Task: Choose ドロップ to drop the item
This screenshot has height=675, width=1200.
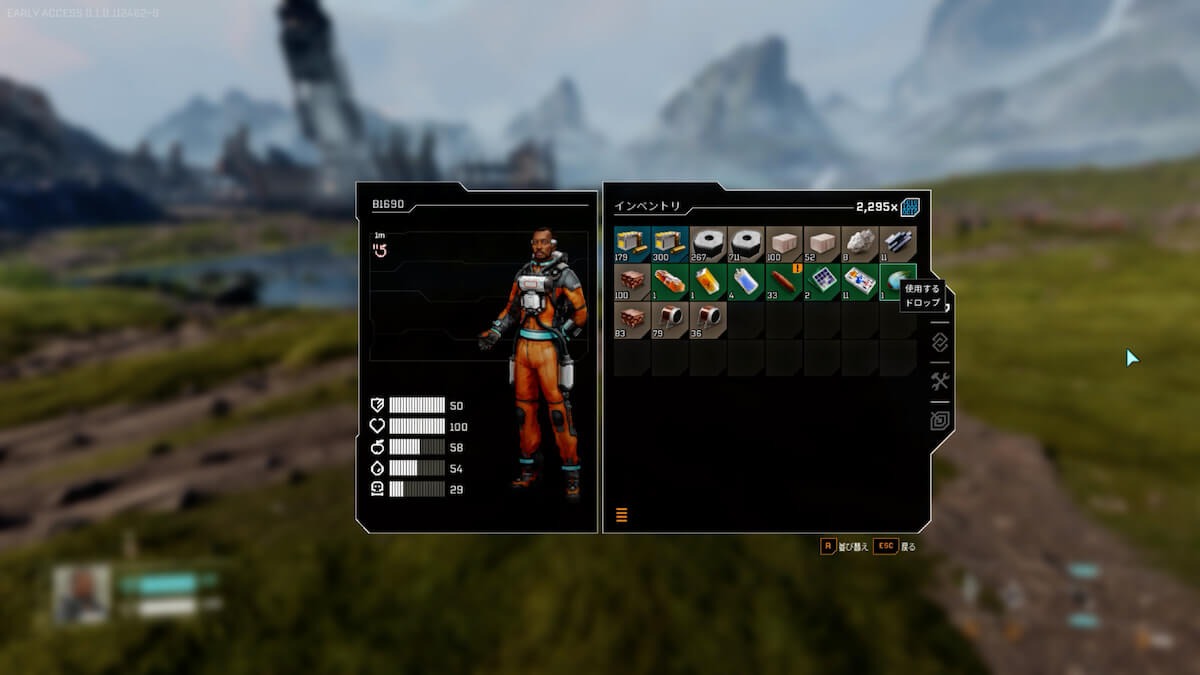Action: [x=921, y=302]
